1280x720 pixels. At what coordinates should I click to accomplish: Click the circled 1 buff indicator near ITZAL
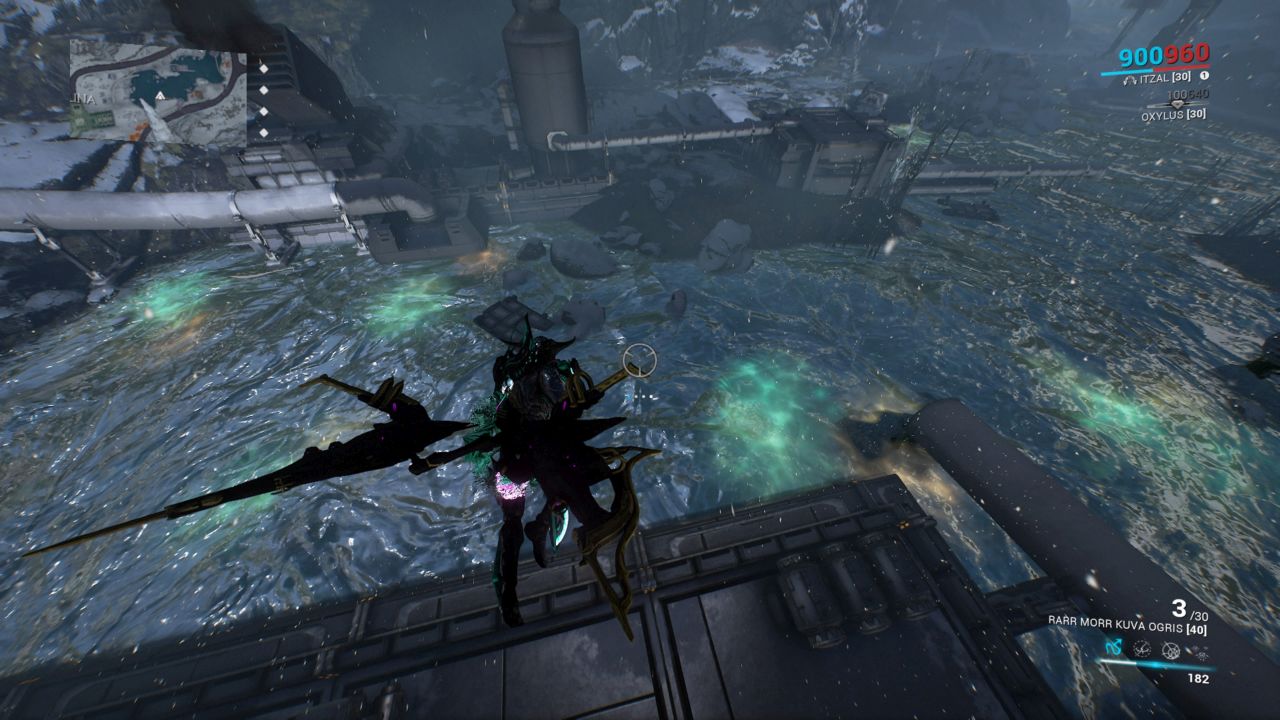(x=1205, y=75)
